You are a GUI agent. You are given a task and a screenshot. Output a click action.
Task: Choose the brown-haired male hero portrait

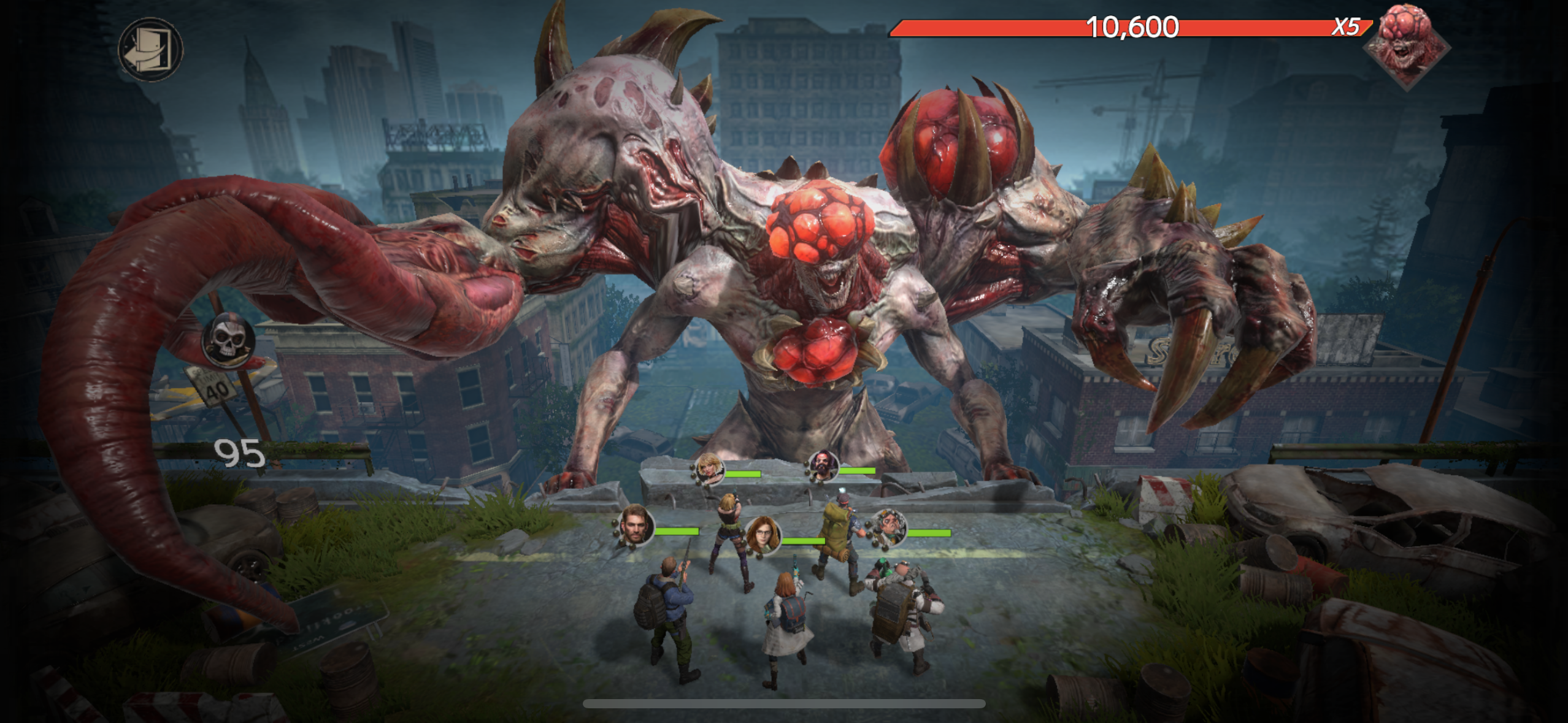click(635, 526)
